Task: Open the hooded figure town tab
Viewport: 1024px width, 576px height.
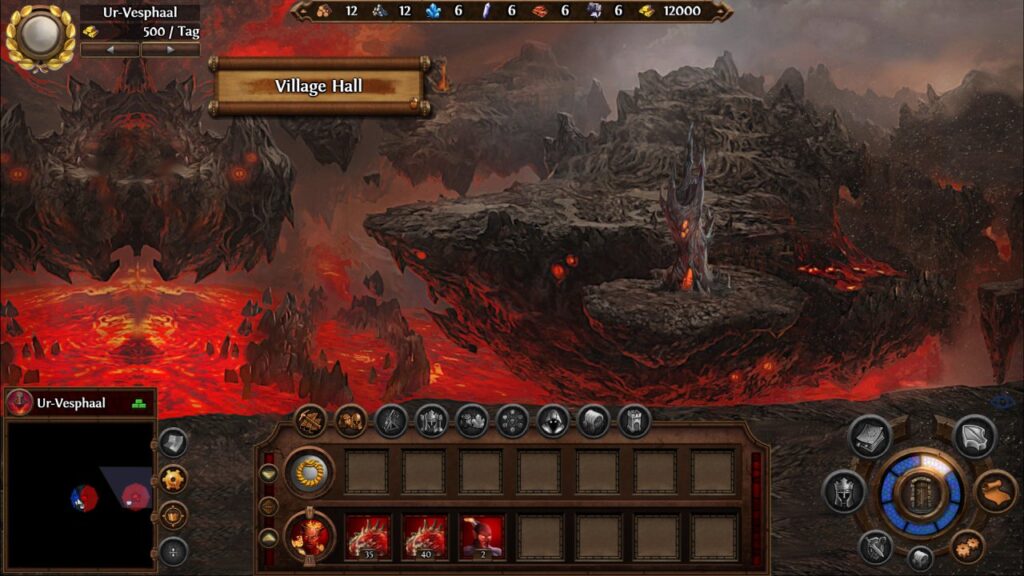Action: tap(553, 421)
